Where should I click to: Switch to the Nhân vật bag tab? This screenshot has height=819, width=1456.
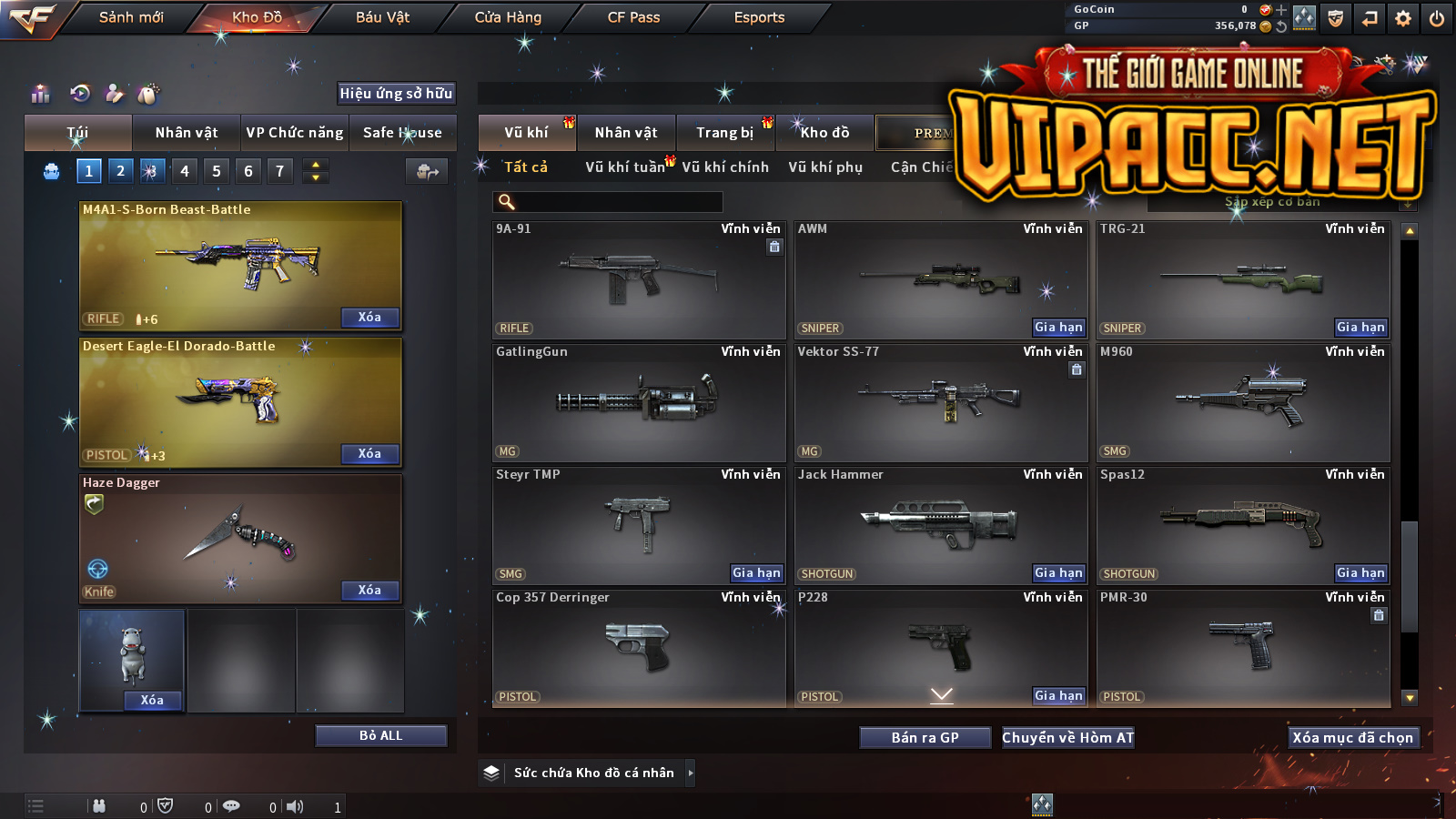pos(187,133)
